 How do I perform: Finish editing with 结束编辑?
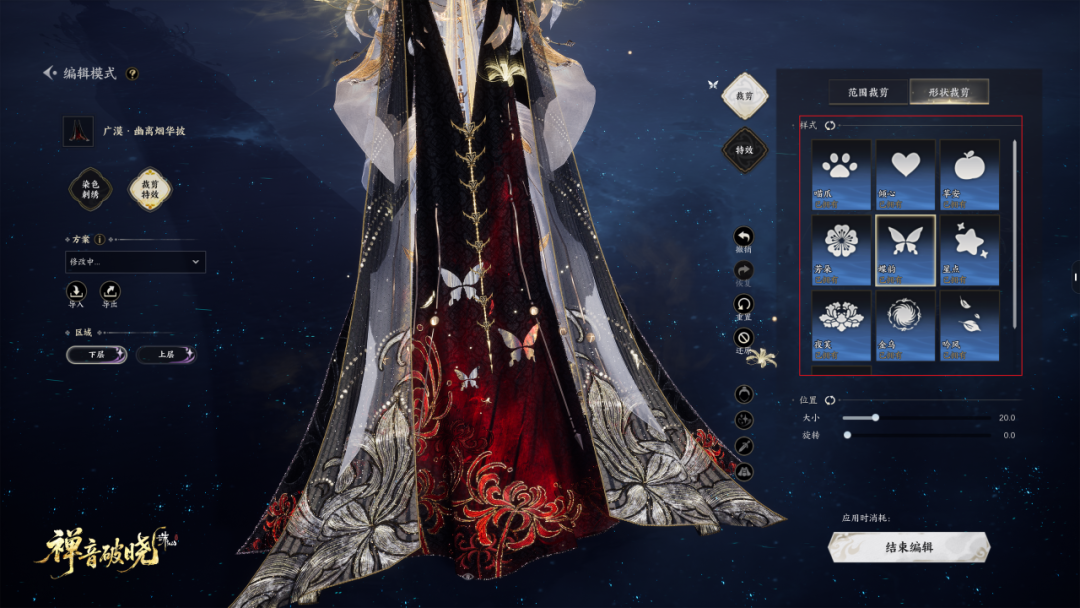pyautogui.click(x=908, y=547)
